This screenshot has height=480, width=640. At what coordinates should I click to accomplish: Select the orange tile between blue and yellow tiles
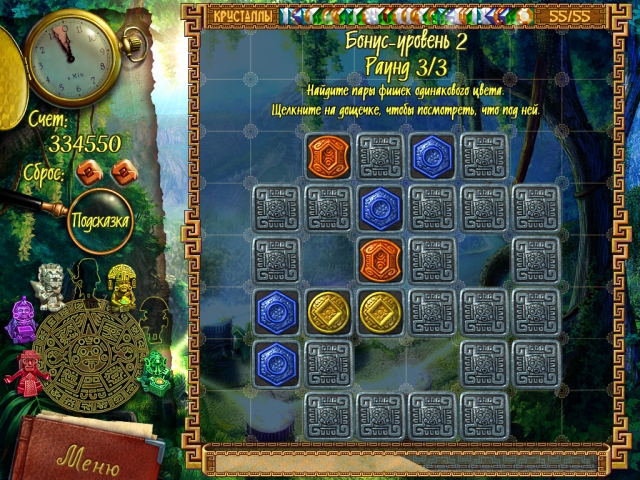tap(380, 258)
